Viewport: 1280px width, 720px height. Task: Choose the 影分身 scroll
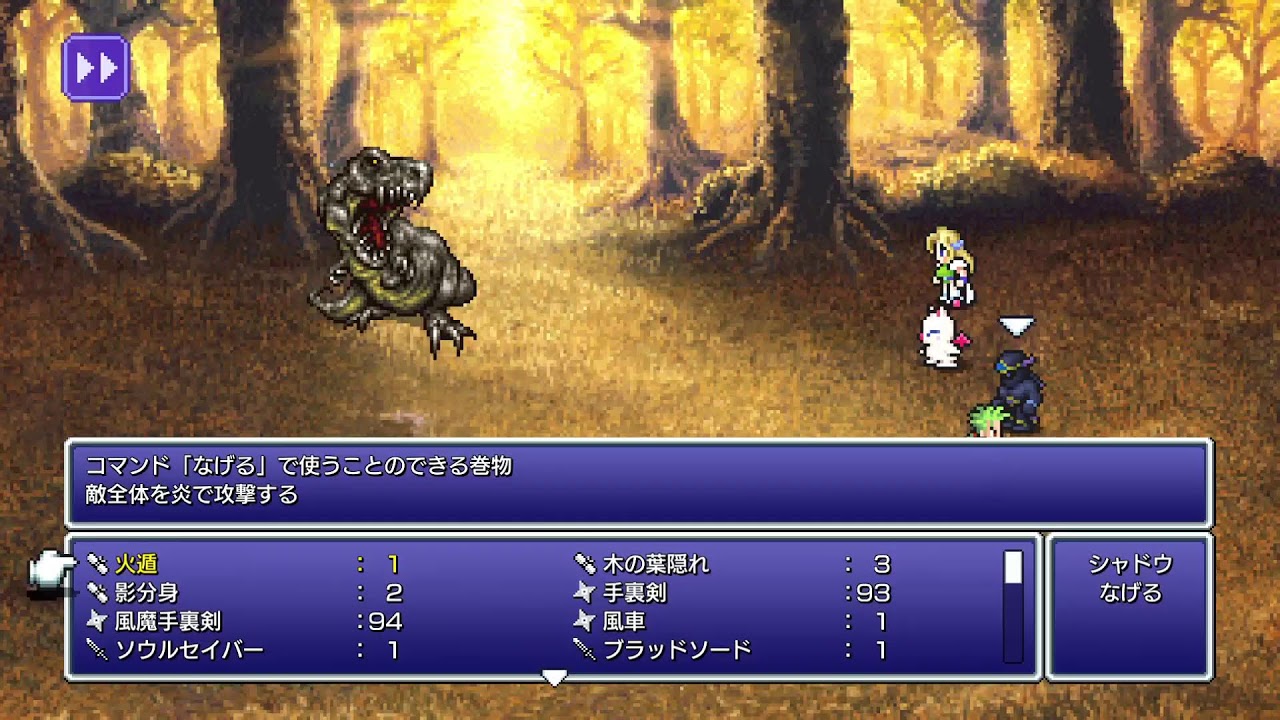146,593
